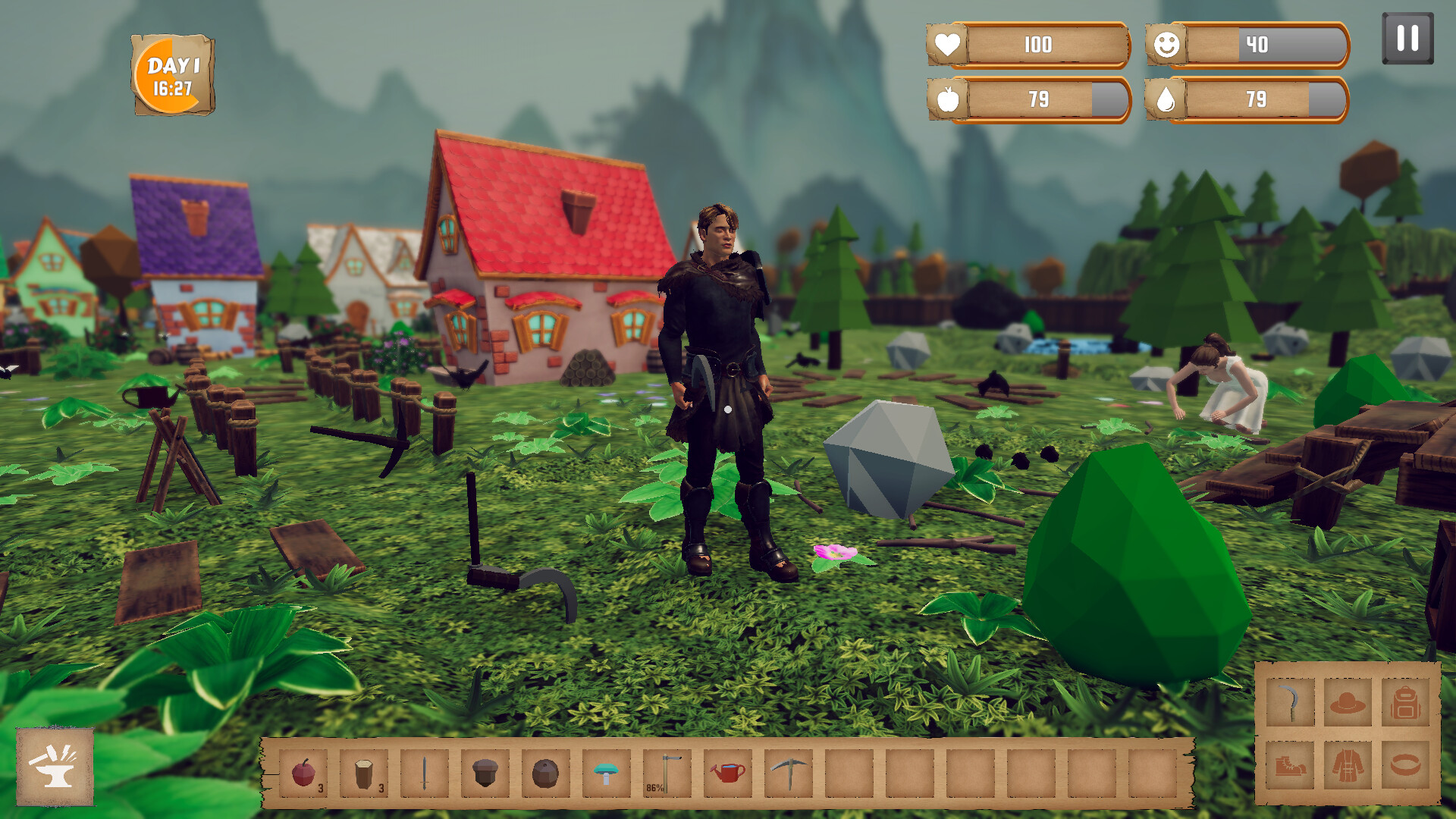Select the wood log stack
Viewport: 1456px width, 819px height.
[x=362, y=773]
